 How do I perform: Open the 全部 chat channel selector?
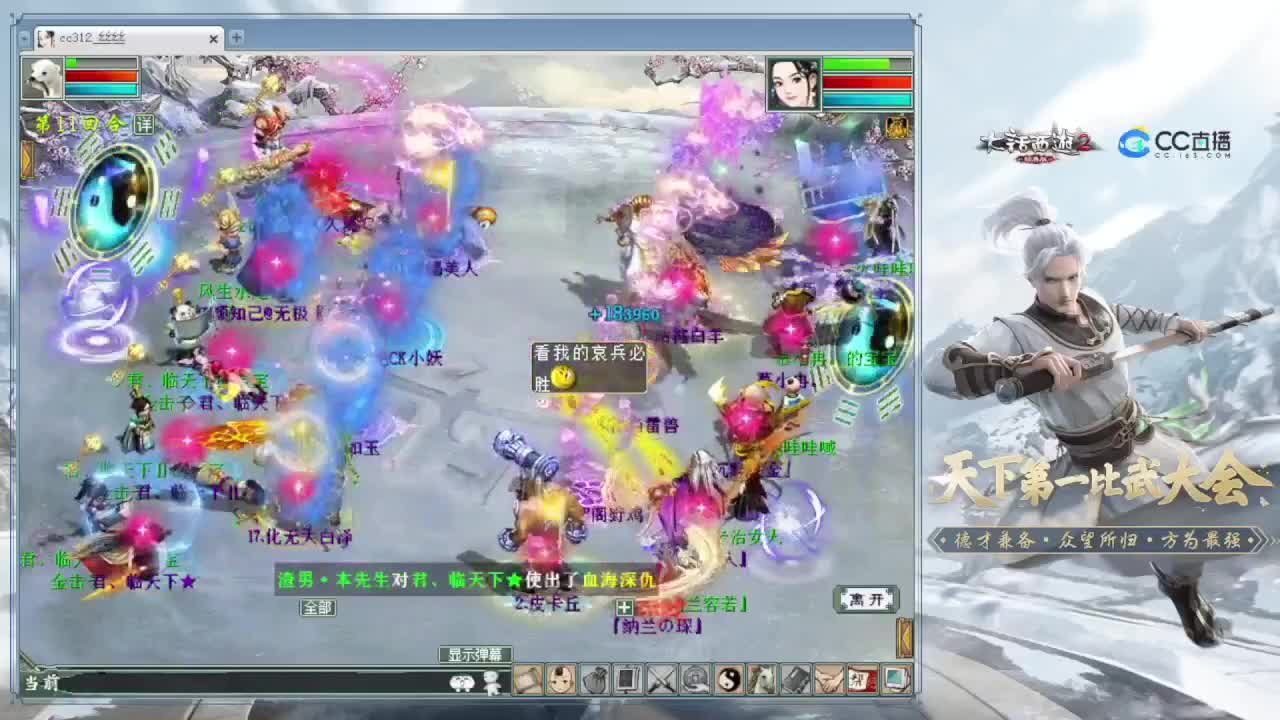(x=318, y=607)
